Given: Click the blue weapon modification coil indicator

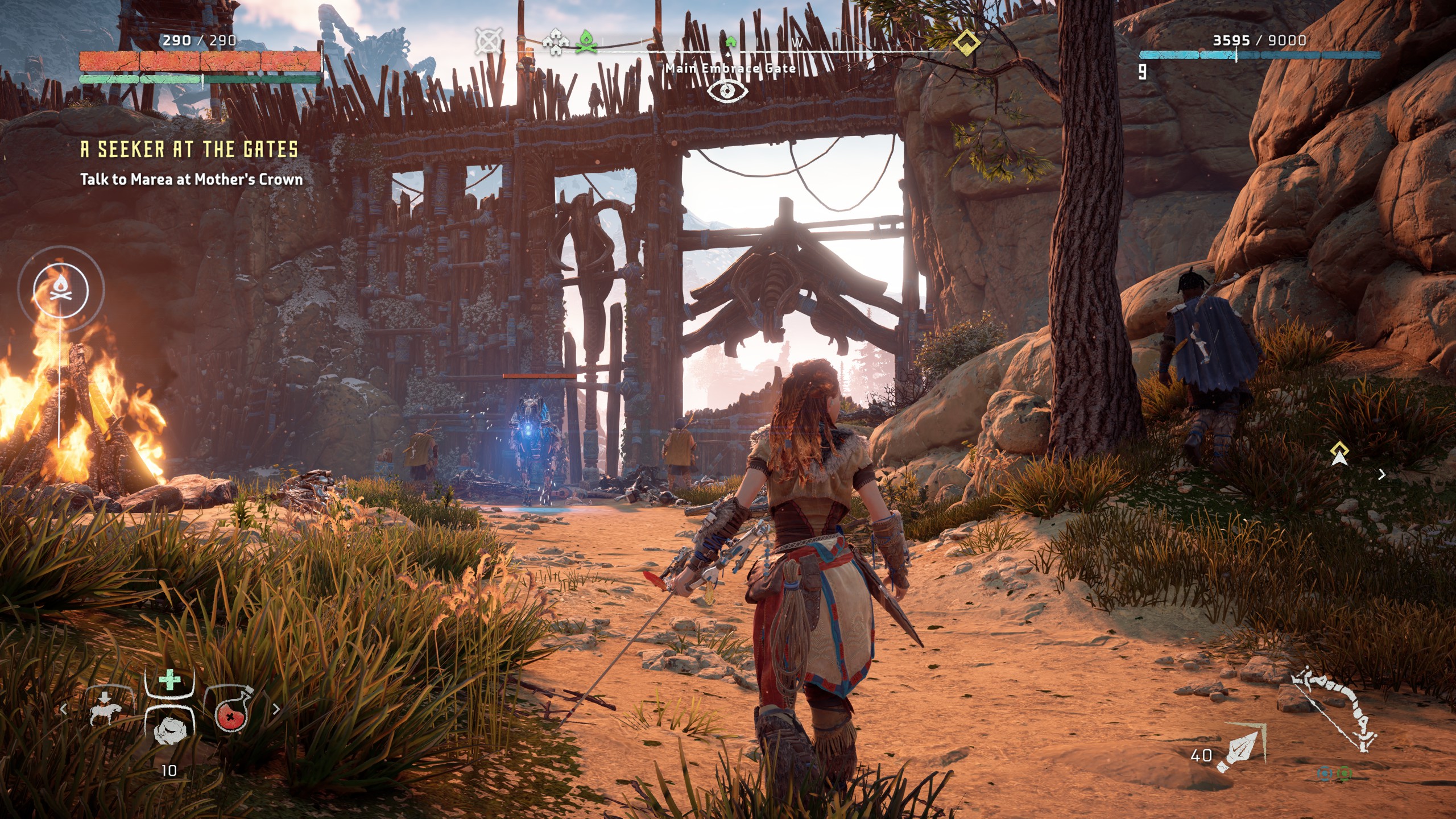Looking at the screenshot, I should (1325, 773).
